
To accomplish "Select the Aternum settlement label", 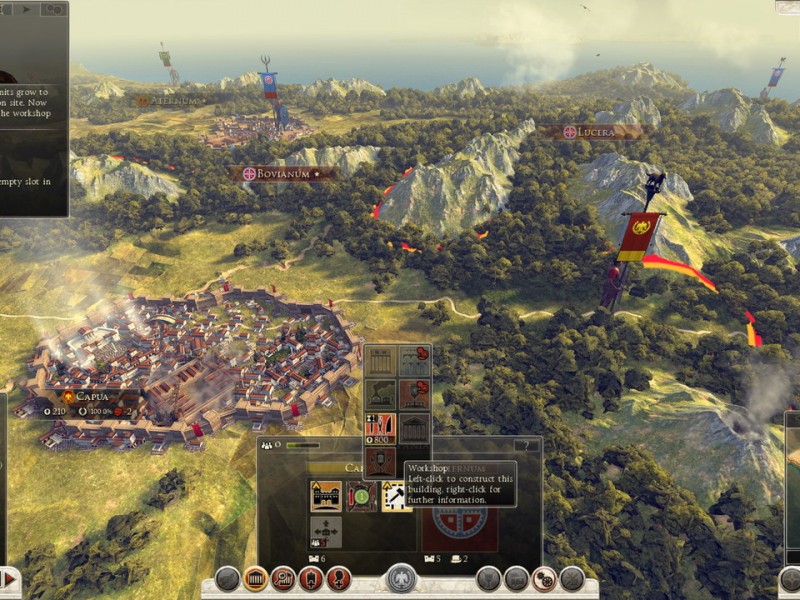I will click(172, 101).
